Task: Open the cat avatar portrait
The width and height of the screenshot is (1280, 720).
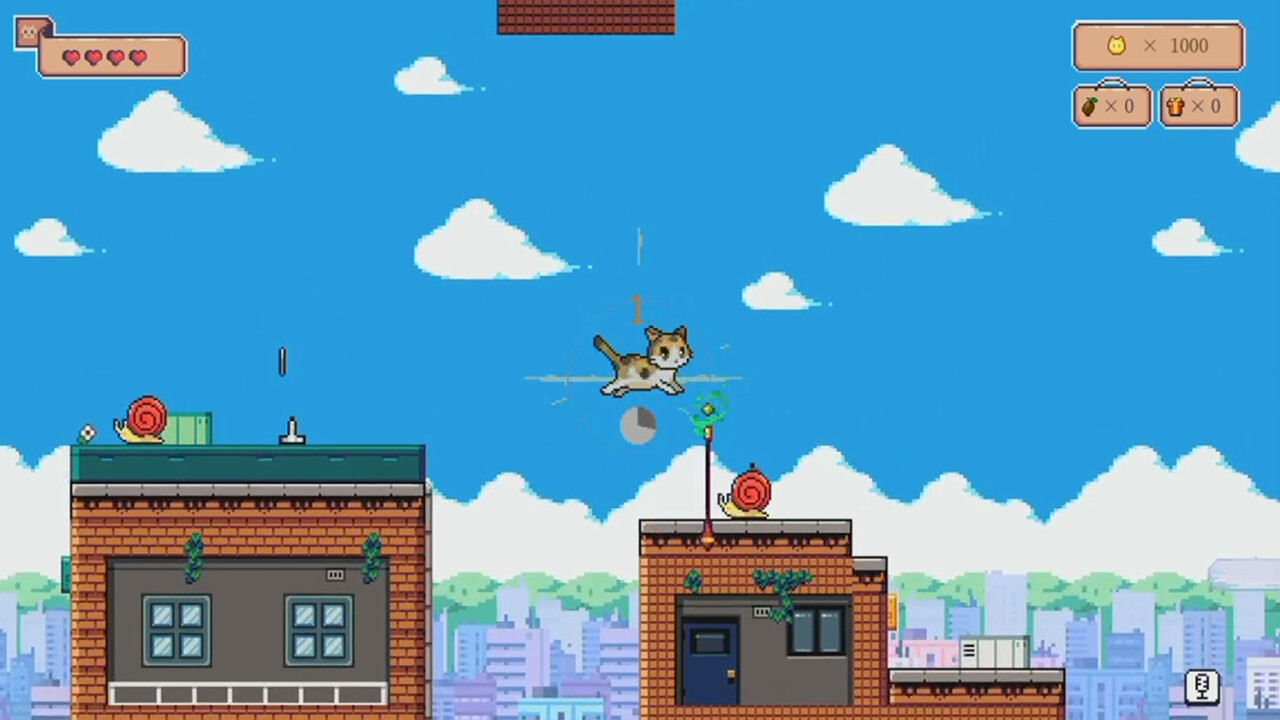Action: (27, 30)
